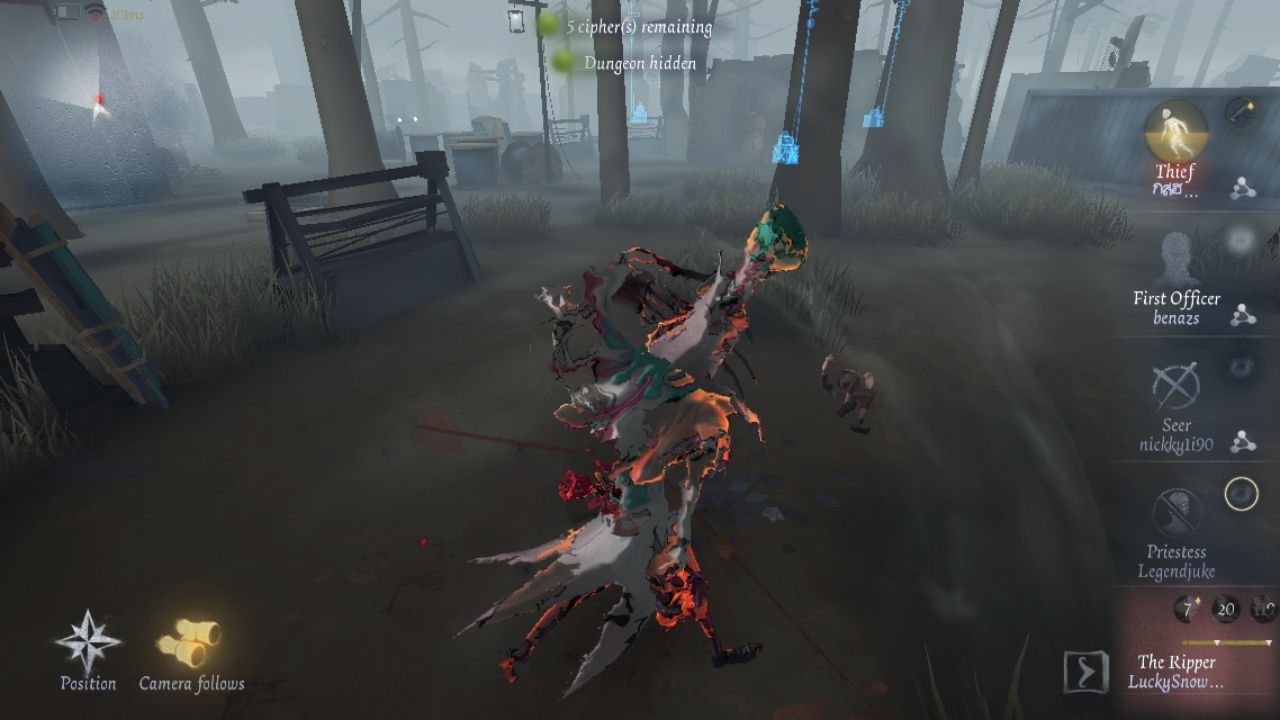
Task: Collapse the player panel with arrow button
Action: [1086, 672]
